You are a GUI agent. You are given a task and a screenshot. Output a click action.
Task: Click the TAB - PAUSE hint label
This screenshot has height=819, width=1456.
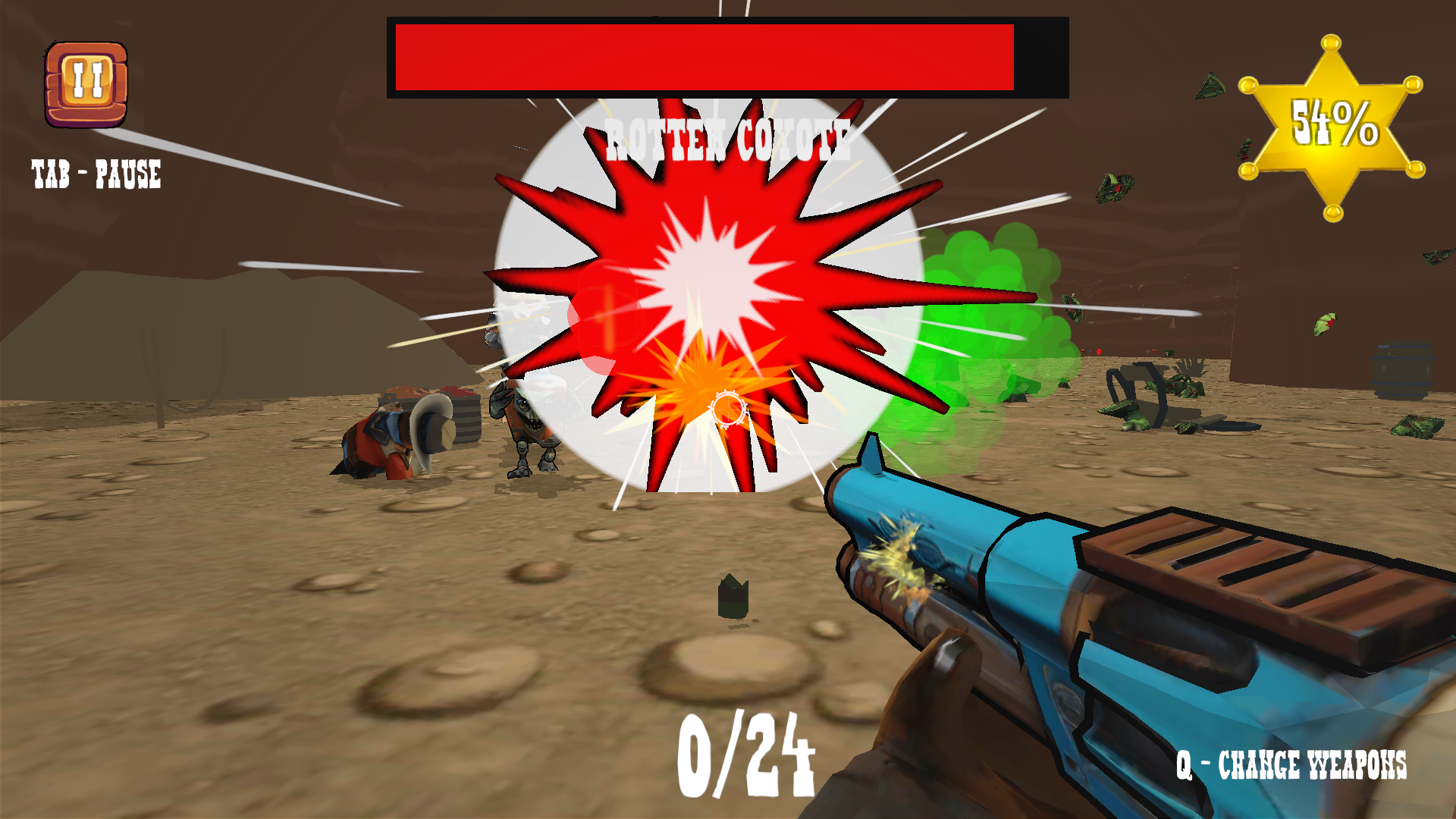(96, 174)
